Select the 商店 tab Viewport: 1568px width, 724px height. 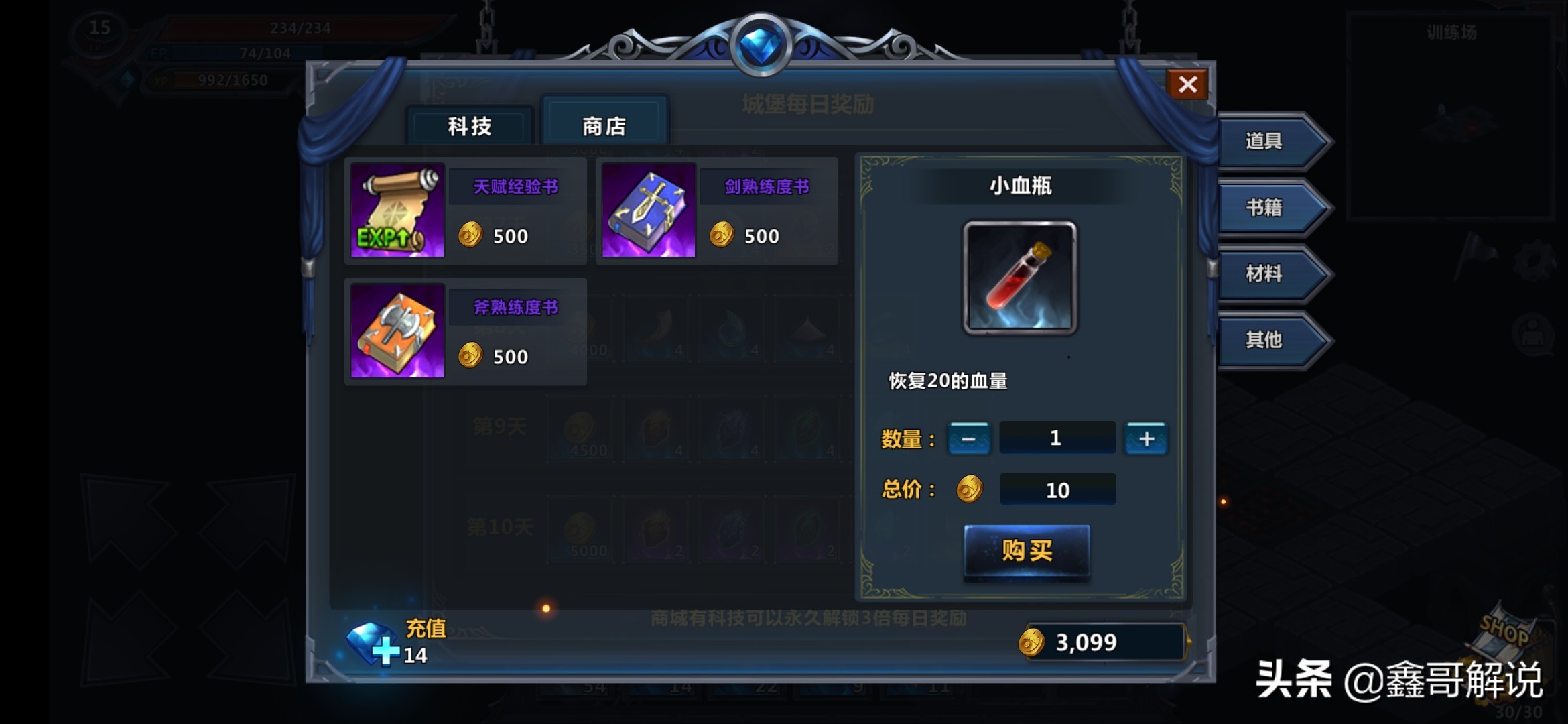click(x=604, y=126)
